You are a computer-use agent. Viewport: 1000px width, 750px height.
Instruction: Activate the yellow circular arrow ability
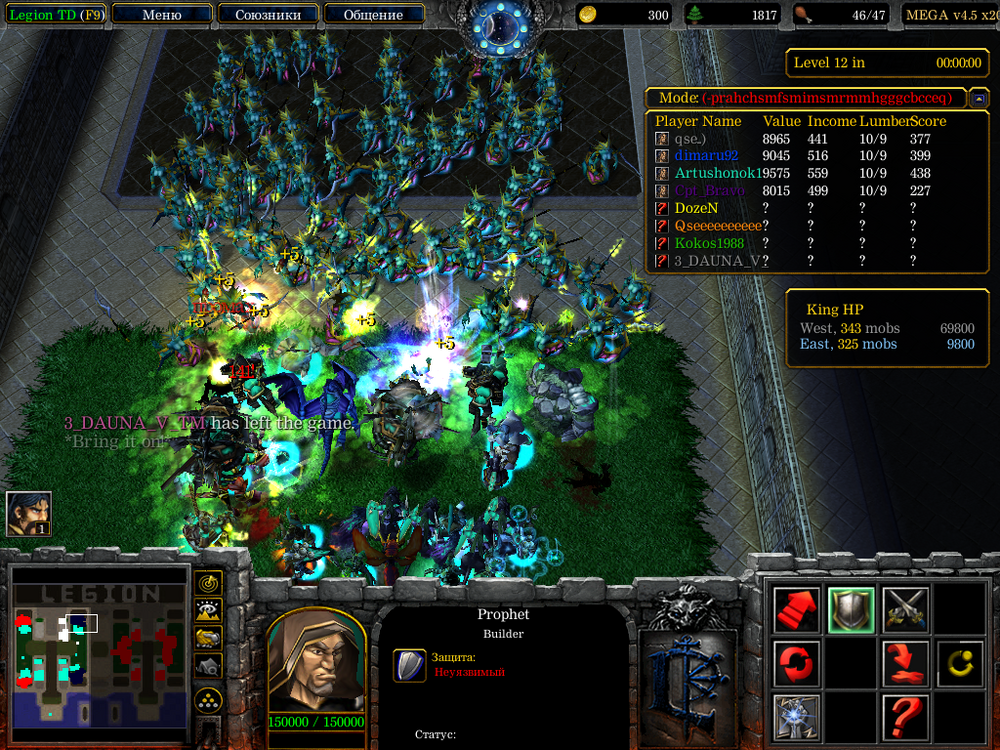pyautogui.click(x=959, y=663)
